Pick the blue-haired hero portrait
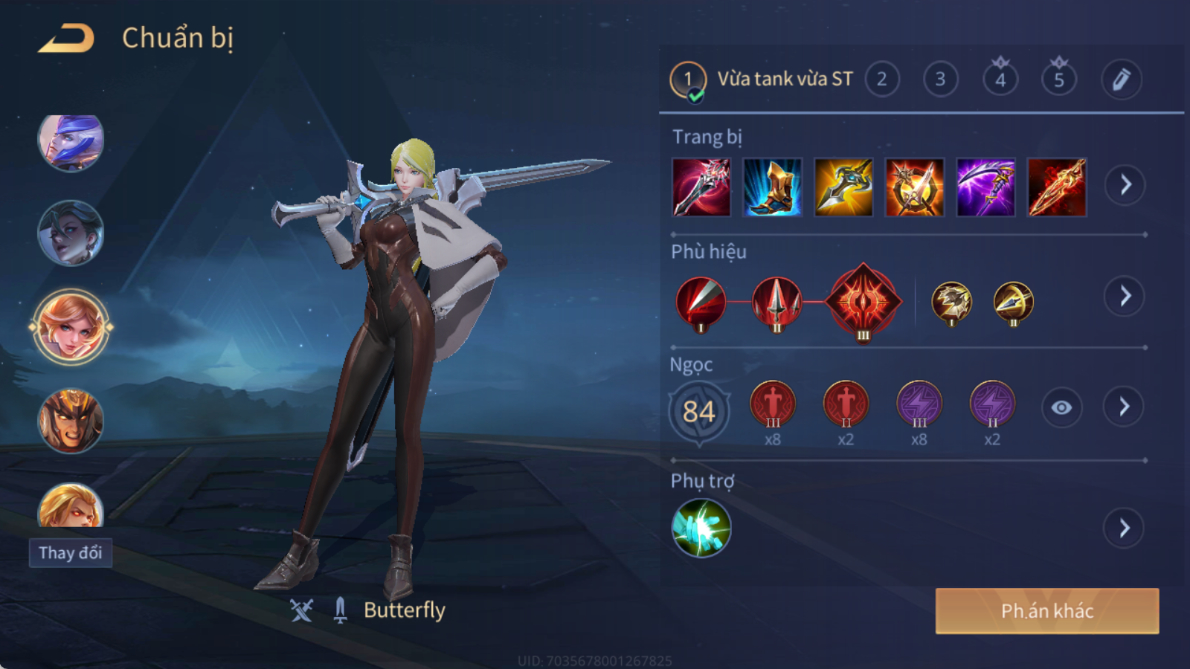The height and width of the screenshot is (669, 1190). point(70,142)
